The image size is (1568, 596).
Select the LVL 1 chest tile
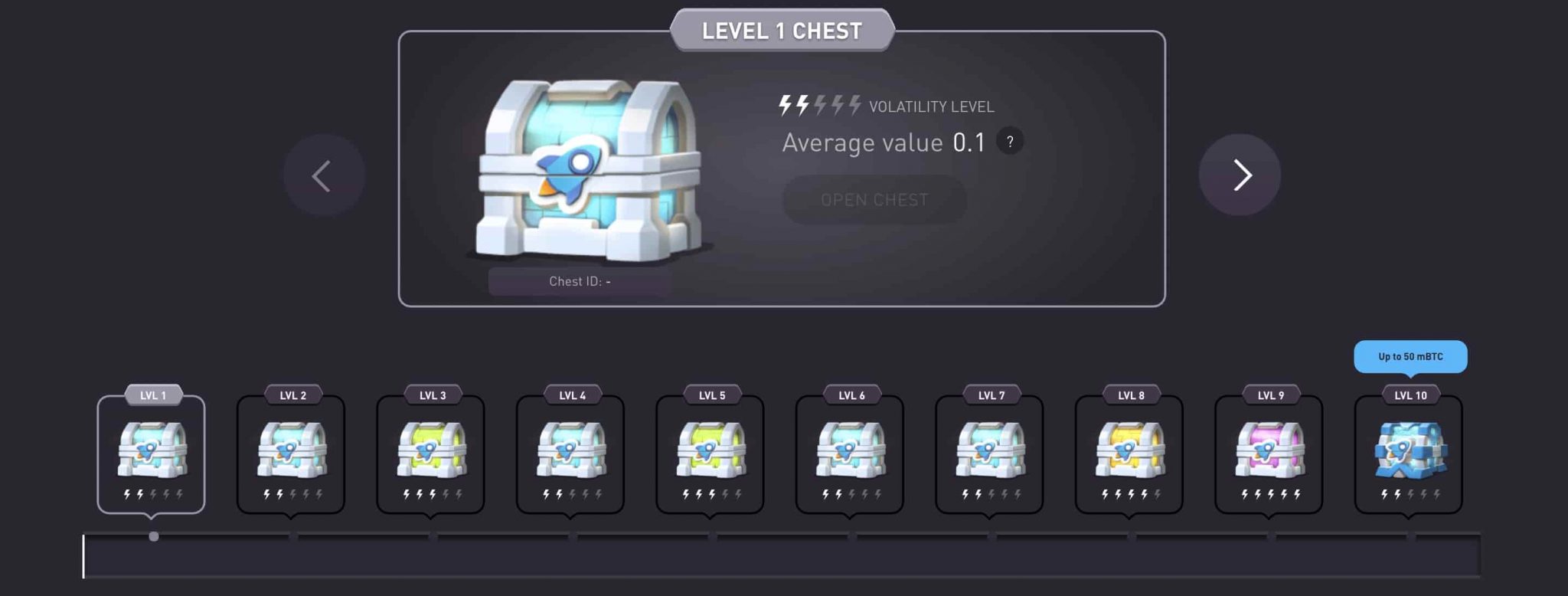pos(152,454)
